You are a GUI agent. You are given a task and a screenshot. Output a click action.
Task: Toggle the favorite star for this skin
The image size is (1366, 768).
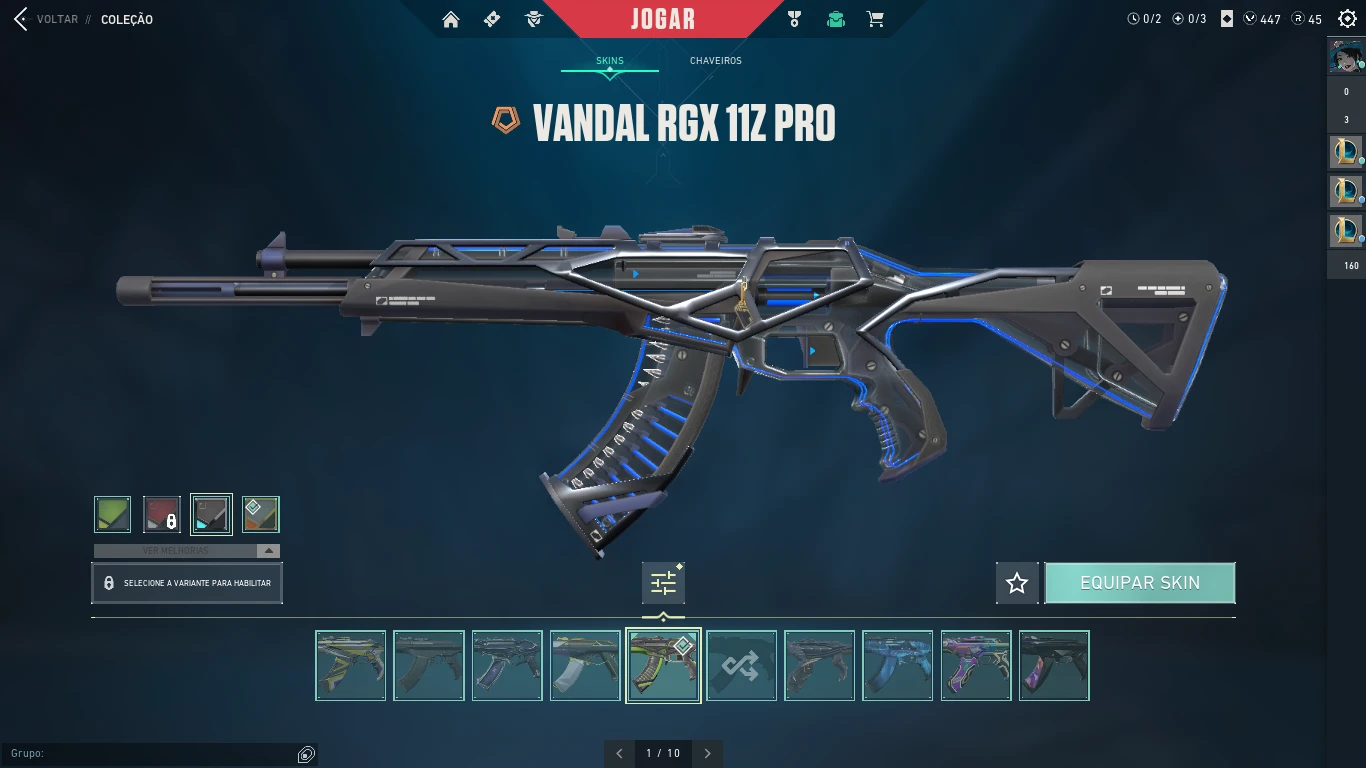point(1016,583)
